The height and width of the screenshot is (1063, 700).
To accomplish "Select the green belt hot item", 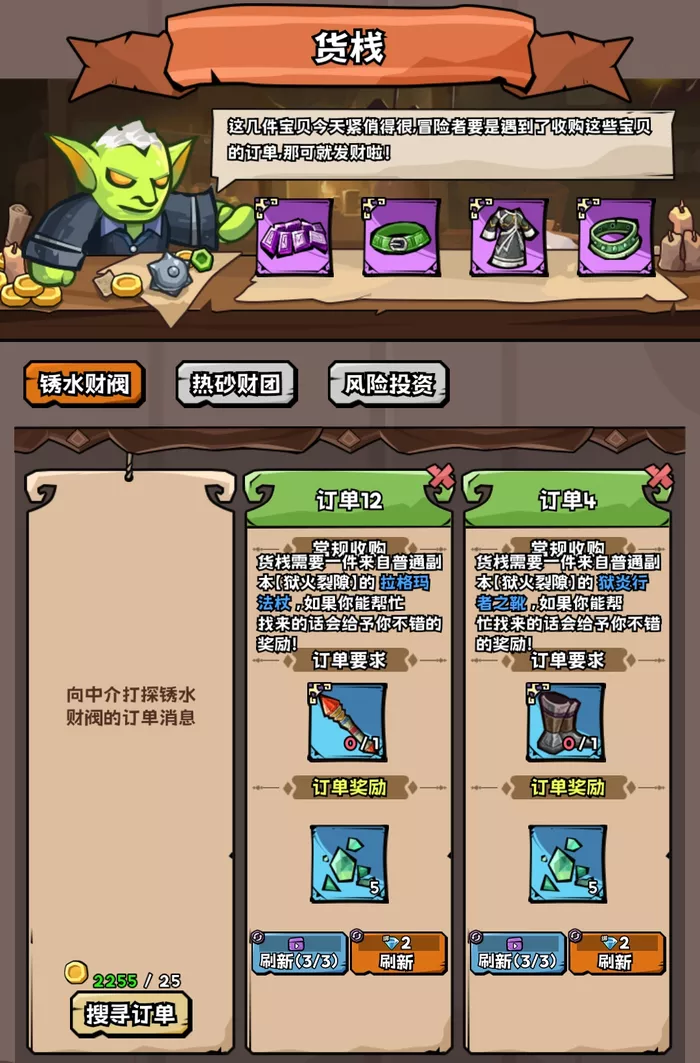I will (x=401, y=237).
